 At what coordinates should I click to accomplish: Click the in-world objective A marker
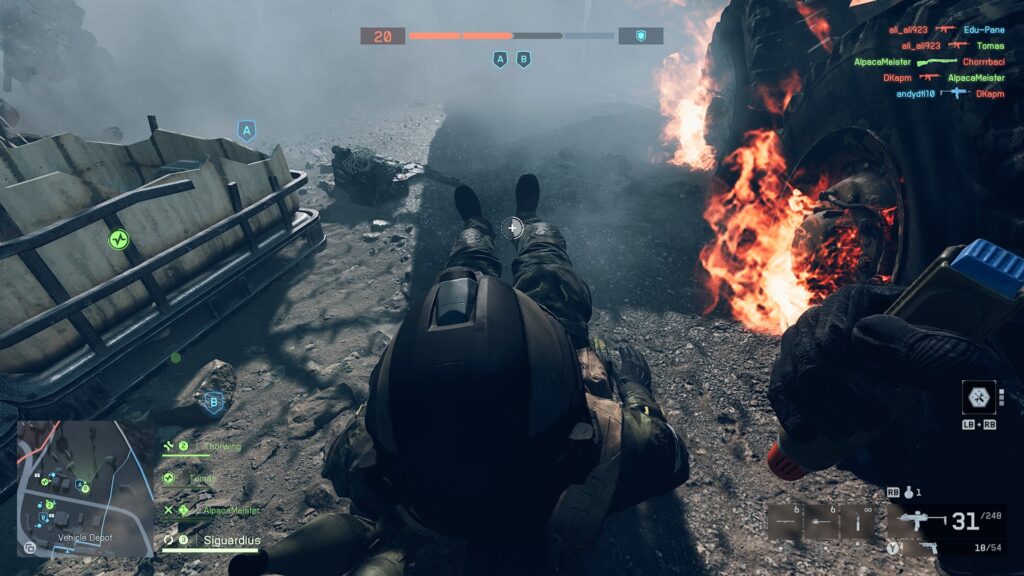click(x=246, y=130)
